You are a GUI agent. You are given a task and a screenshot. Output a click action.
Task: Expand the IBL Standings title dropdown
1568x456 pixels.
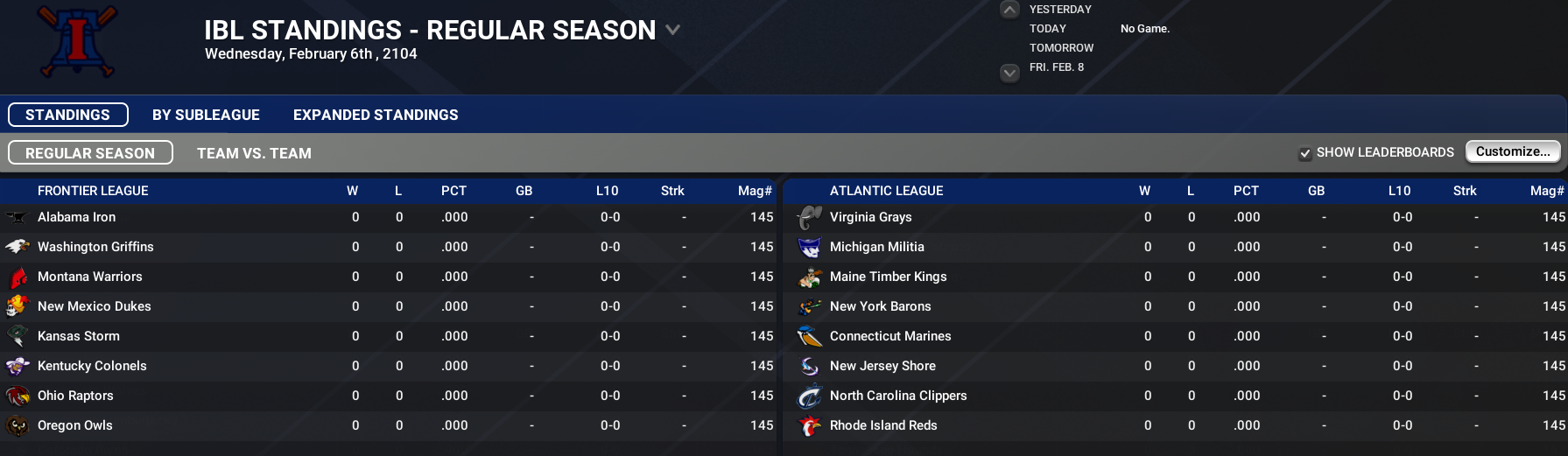[x=672, y=30]
